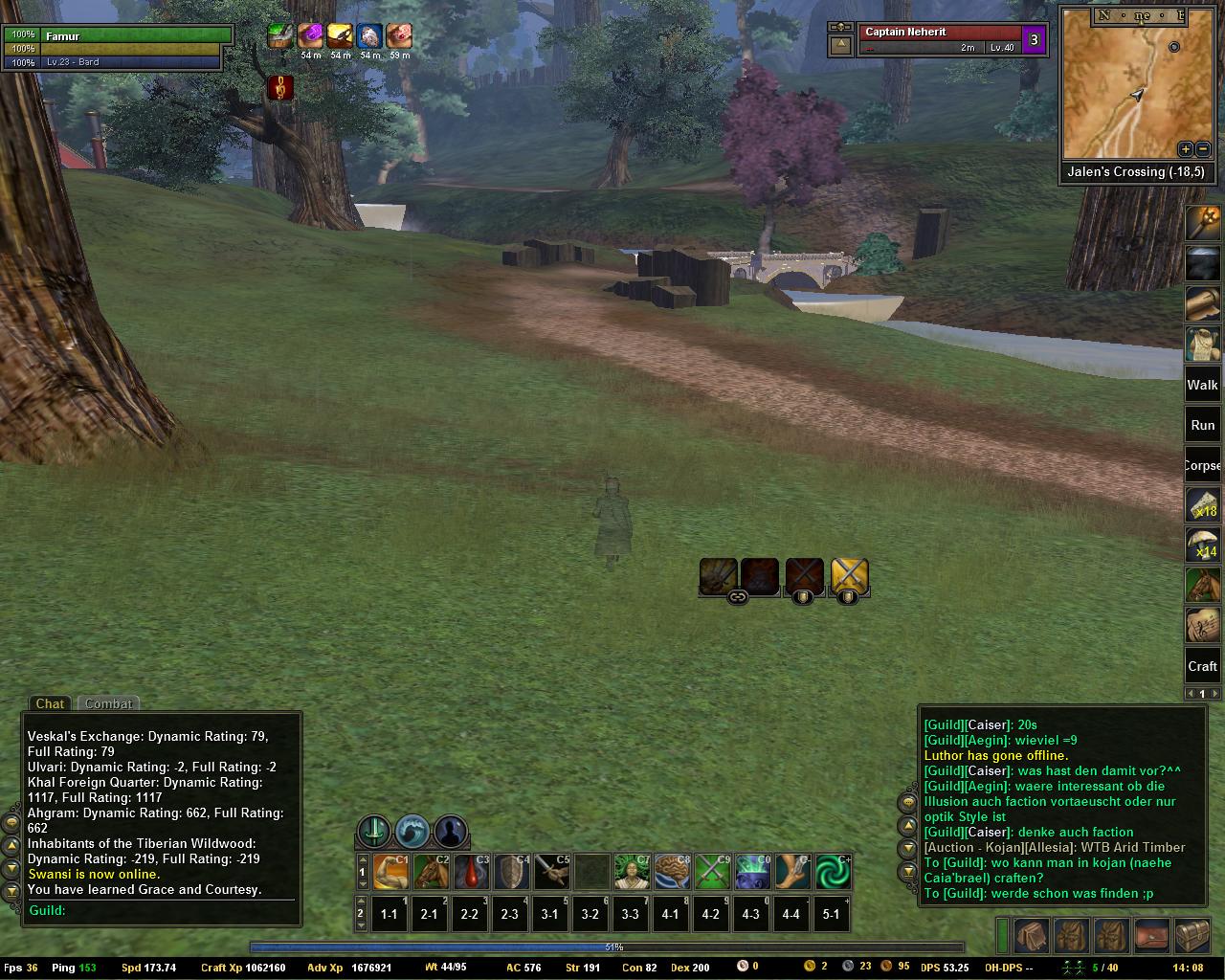The width and height of the screenshot is (1225, 980).
Task: Zoom out the minimap with minus button
Action: (1203, 149)
